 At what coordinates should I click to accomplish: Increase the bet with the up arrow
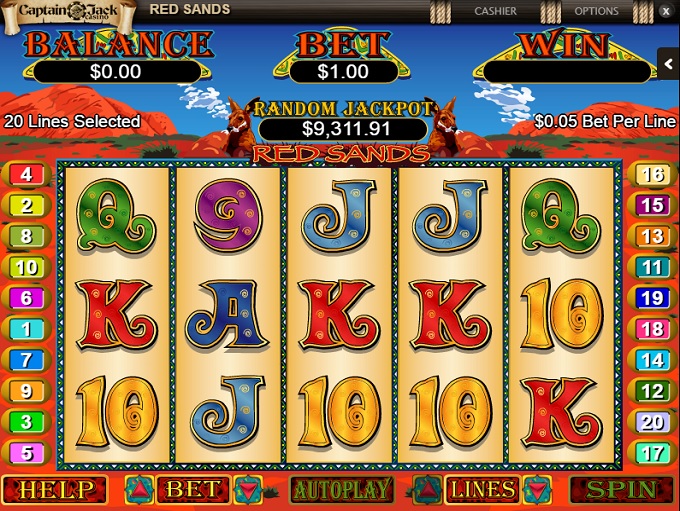(x=139, y=490)
